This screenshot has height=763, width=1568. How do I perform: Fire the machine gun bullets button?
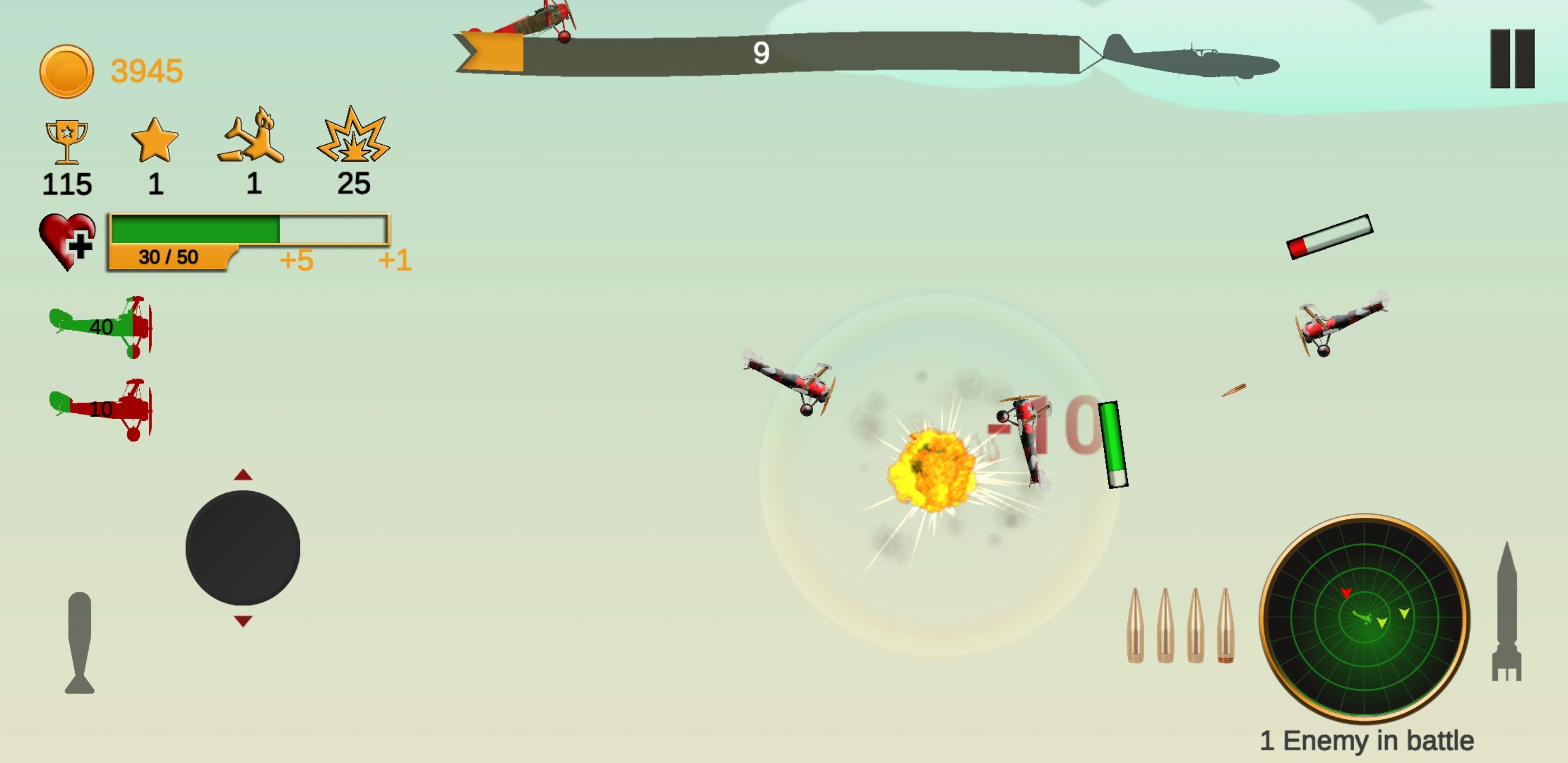point(1180,625)
